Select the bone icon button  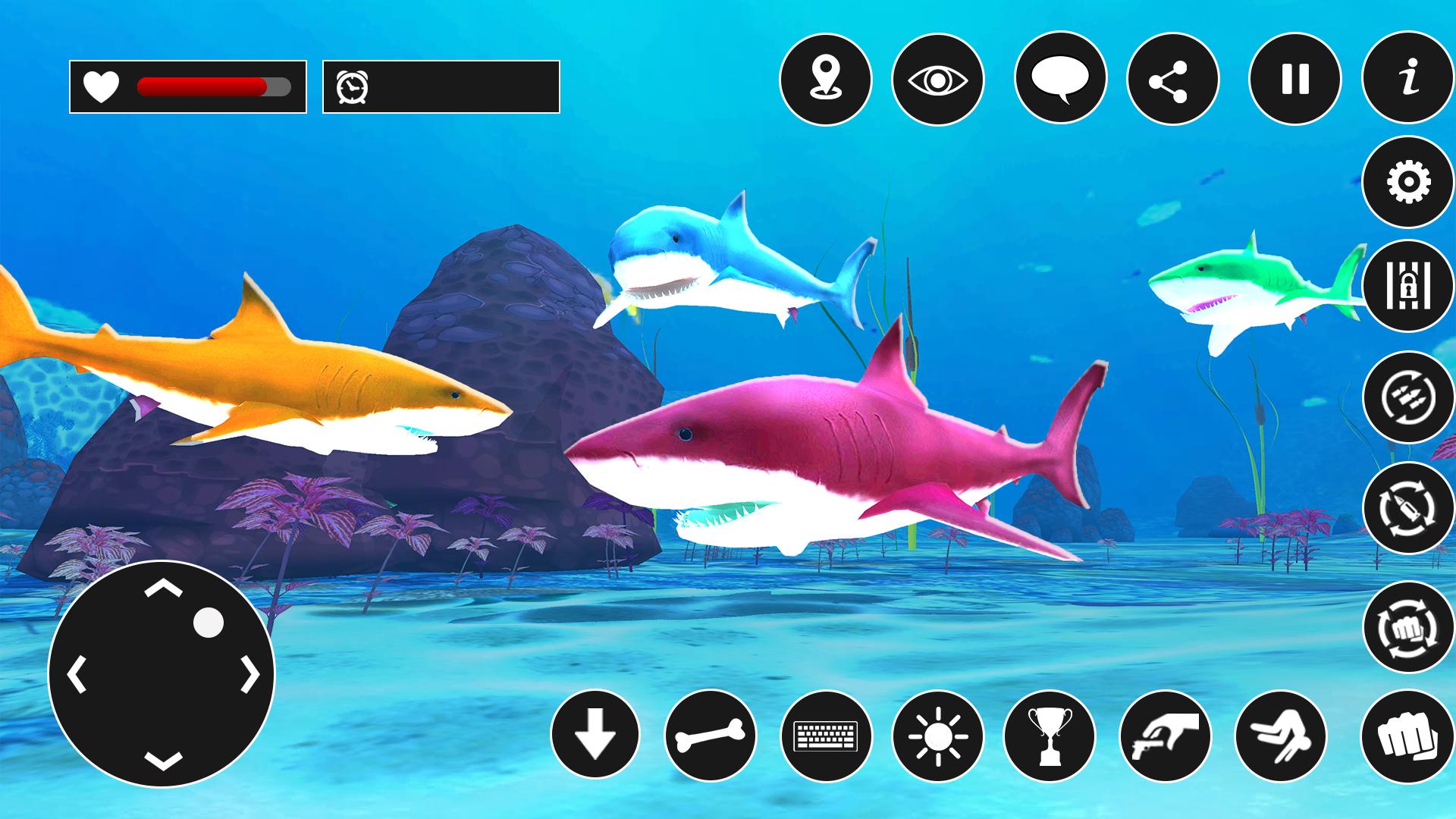click(x=711, y=736)
